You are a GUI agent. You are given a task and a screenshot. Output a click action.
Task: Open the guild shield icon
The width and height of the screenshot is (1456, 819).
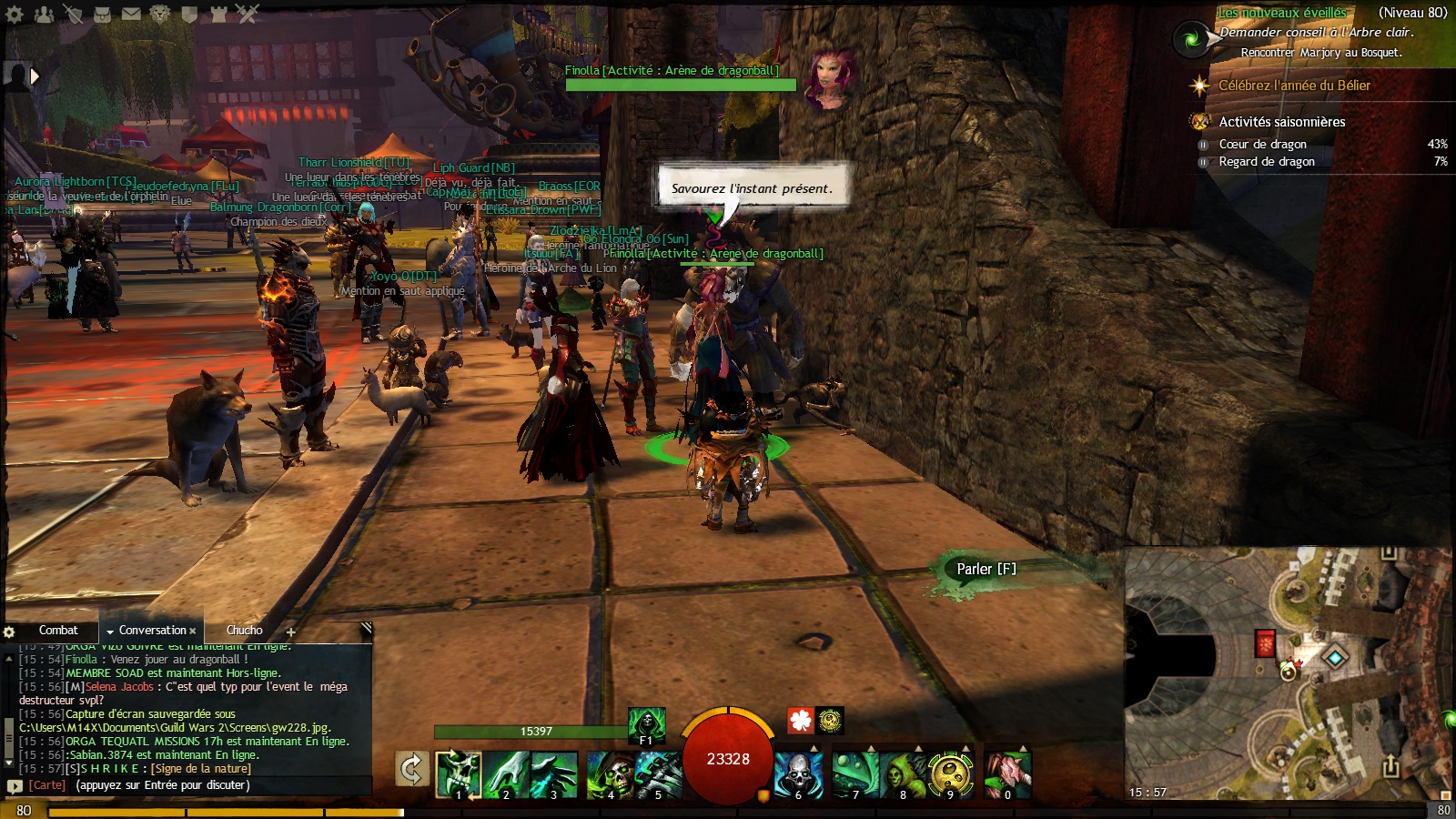click(x=189, y=14)
